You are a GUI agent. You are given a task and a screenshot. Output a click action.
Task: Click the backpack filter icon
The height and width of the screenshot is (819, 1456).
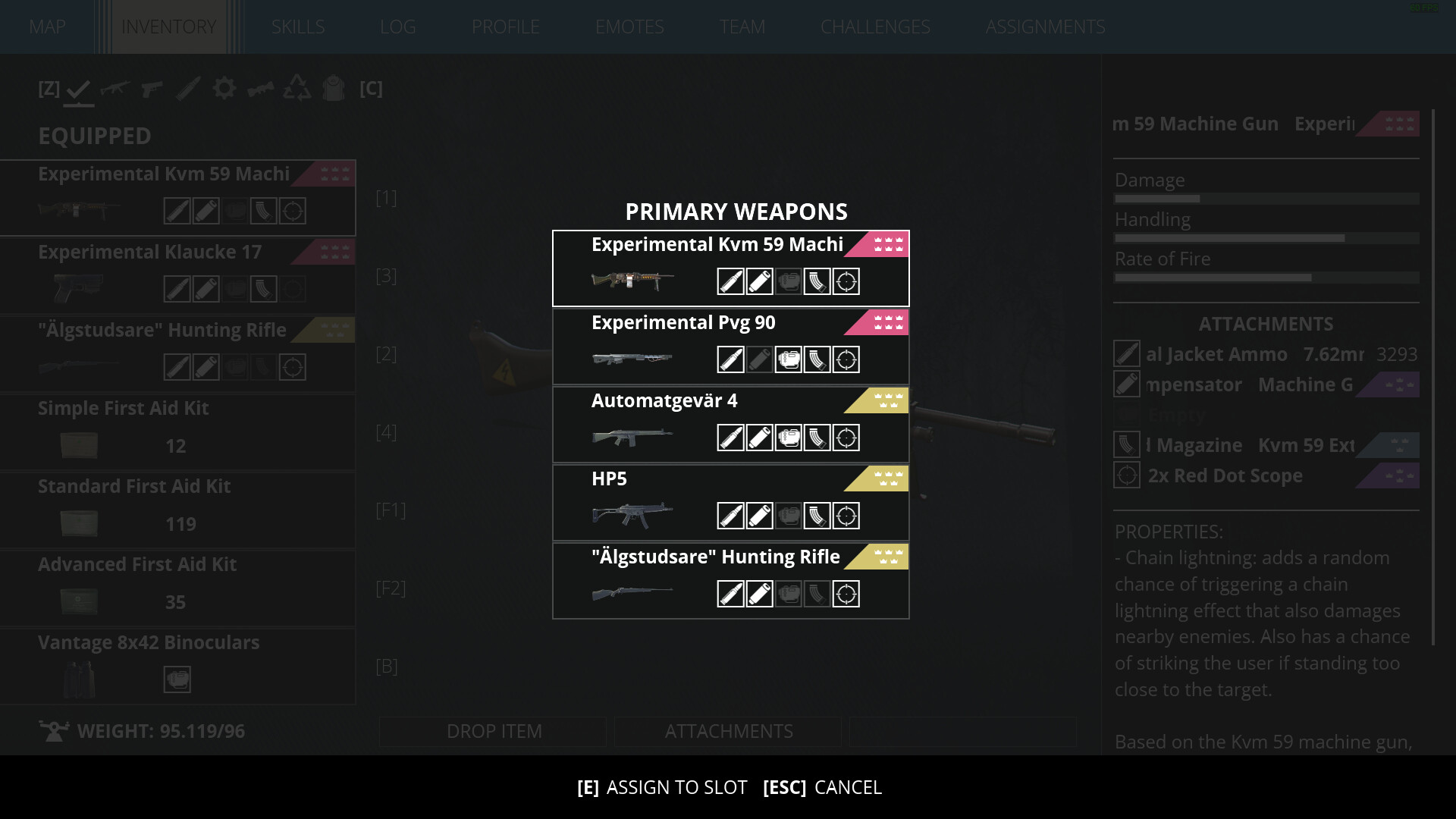point(334,89)
